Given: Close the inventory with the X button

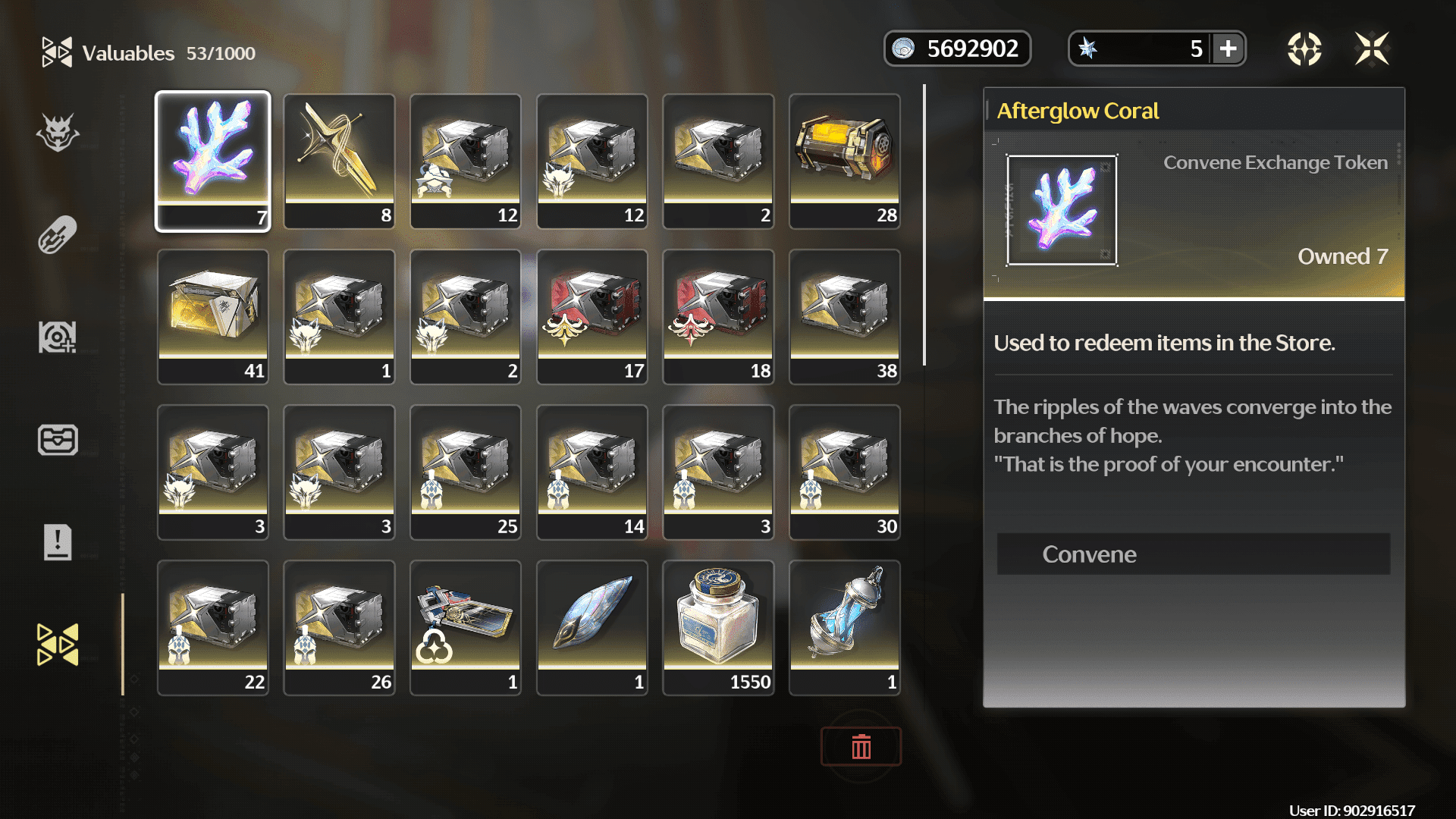Looking at the screenshot, I should pos(1372,49).
